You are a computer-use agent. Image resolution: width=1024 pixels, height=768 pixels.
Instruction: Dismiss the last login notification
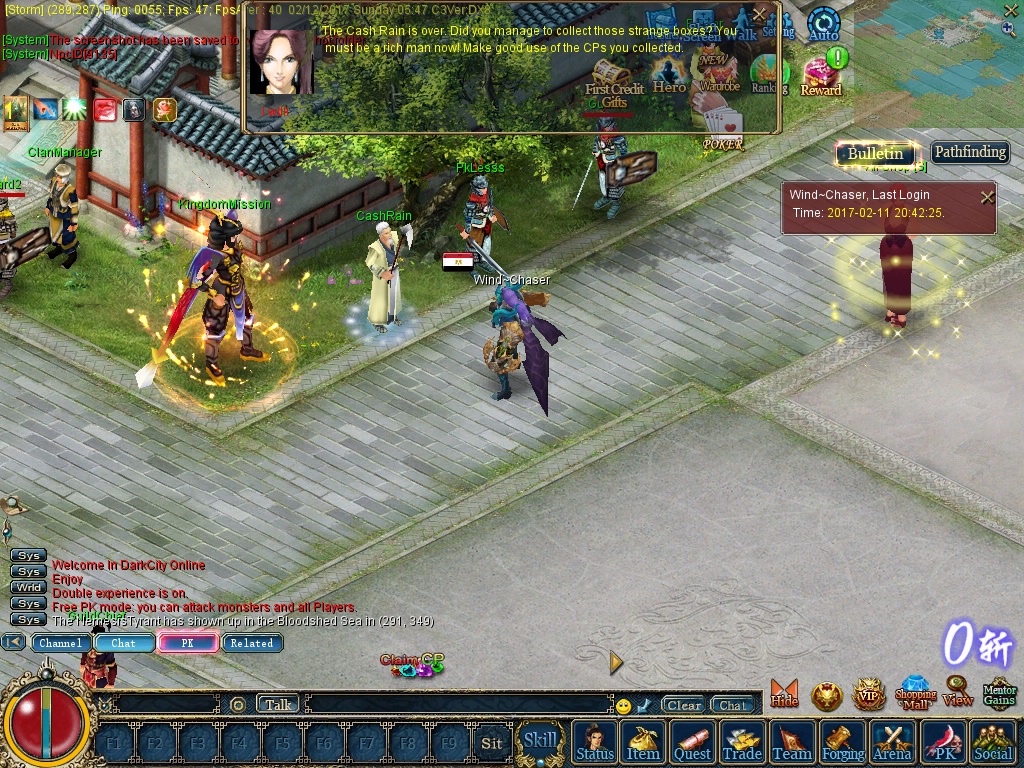click(x=987, y=197)
